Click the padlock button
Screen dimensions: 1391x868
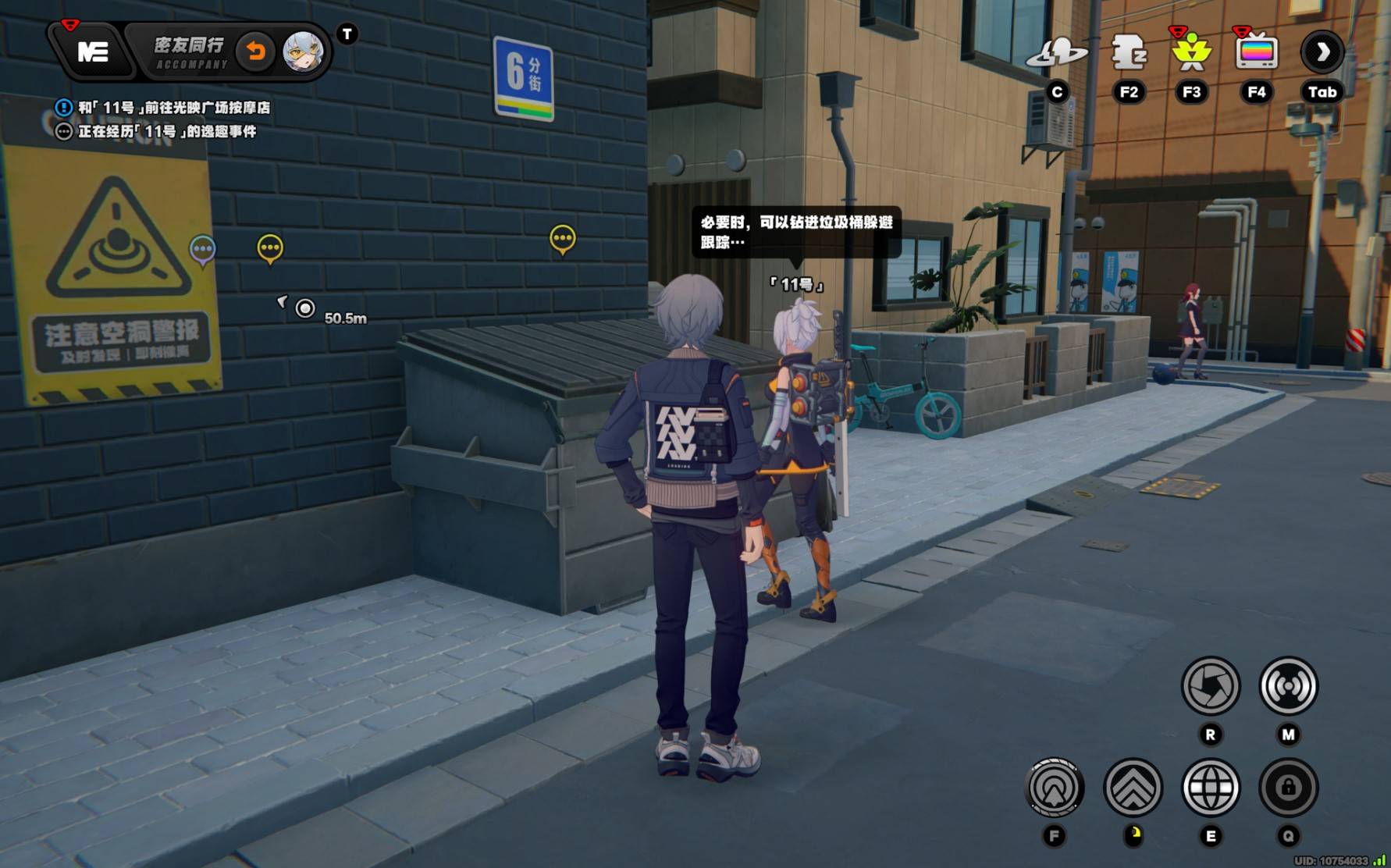coord(1288,788)
